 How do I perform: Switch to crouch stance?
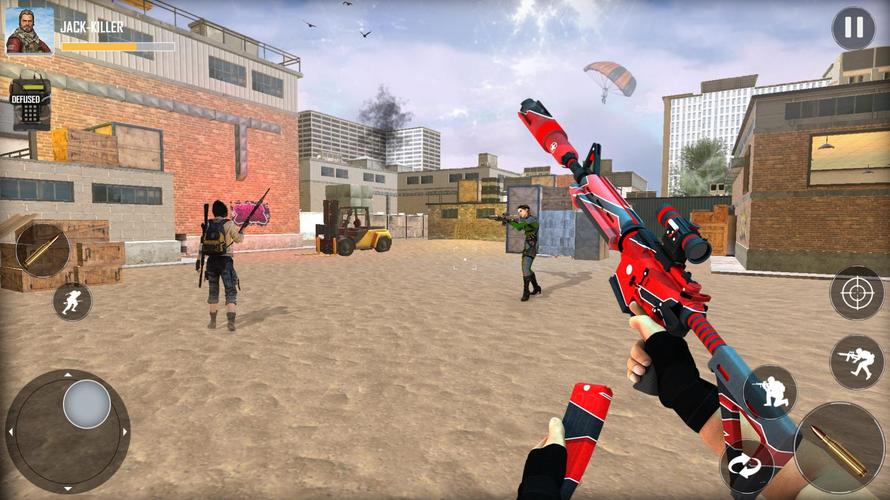(770, 392)
